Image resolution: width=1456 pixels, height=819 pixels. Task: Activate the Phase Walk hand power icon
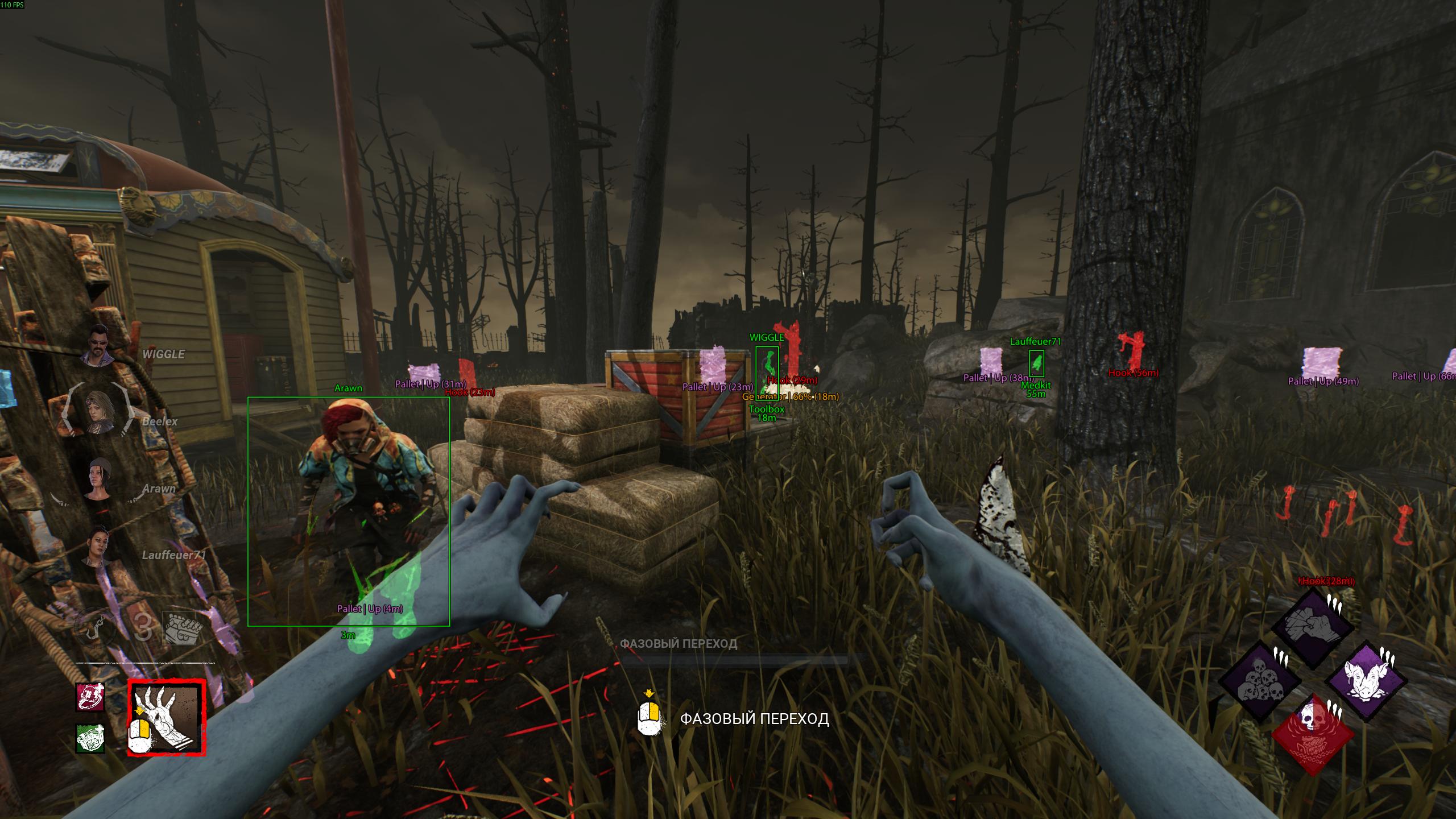(167, 717)
